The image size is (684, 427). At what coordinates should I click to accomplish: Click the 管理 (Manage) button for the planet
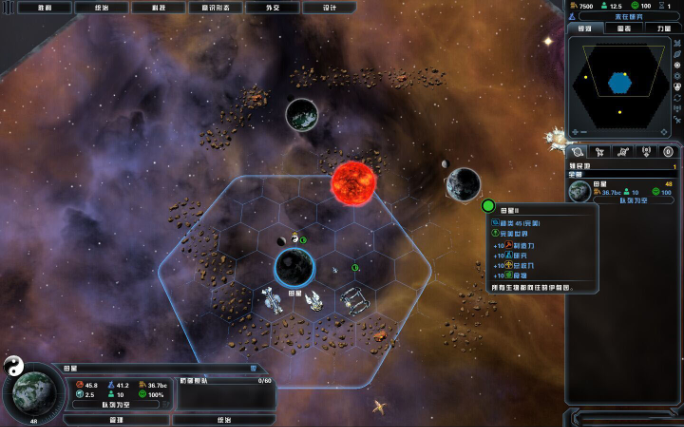pyautogui.click(x=116, y=420)
